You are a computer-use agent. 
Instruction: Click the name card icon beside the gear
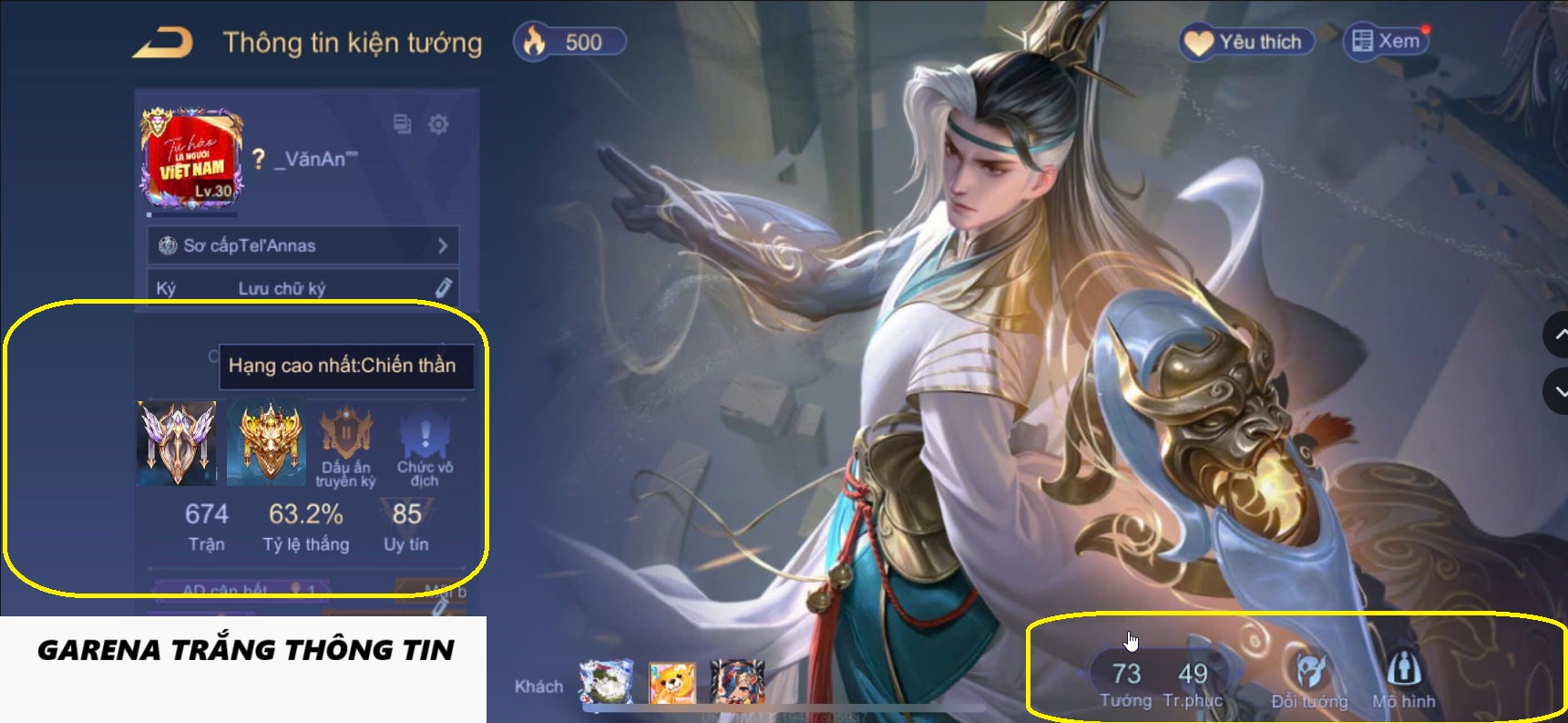(401, 124)
